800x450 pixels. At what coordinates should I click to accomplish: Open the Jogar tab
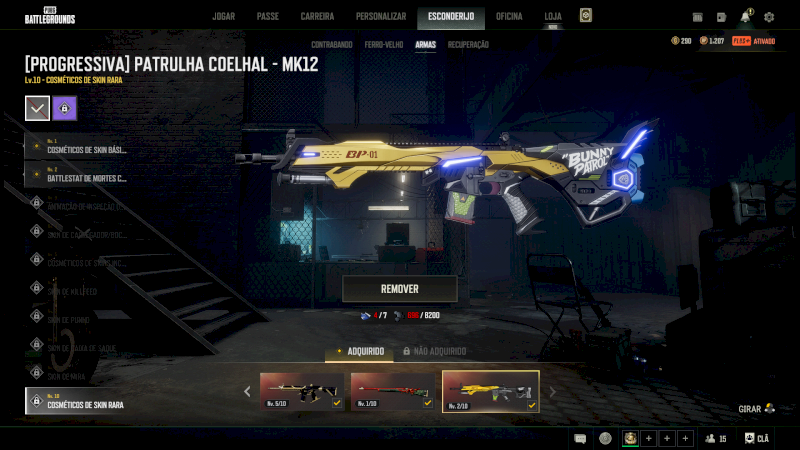tap(223, 16)
